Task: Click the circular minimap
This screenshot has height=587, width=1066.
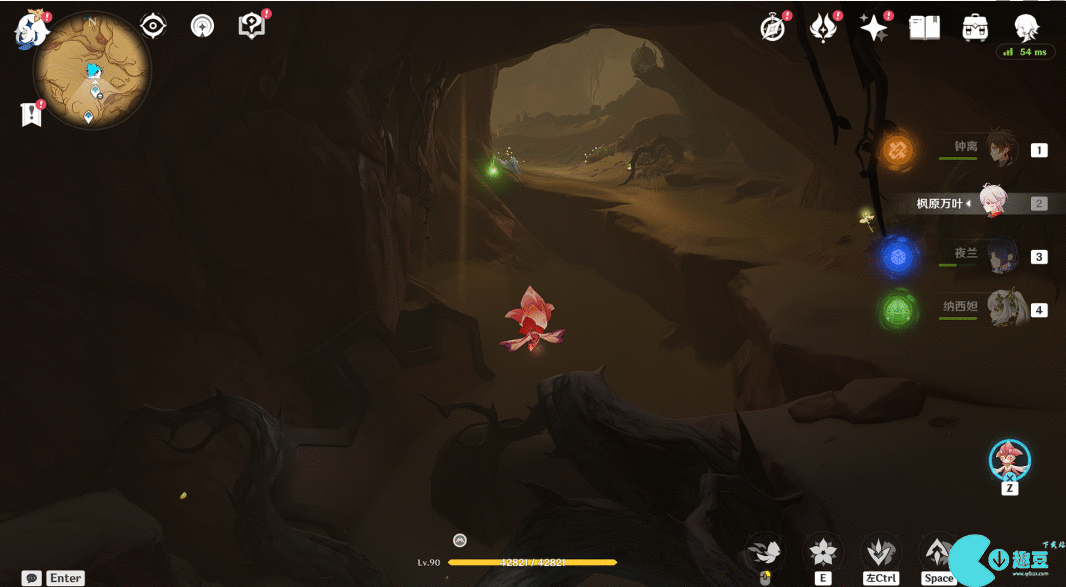Action: [92, 70]
